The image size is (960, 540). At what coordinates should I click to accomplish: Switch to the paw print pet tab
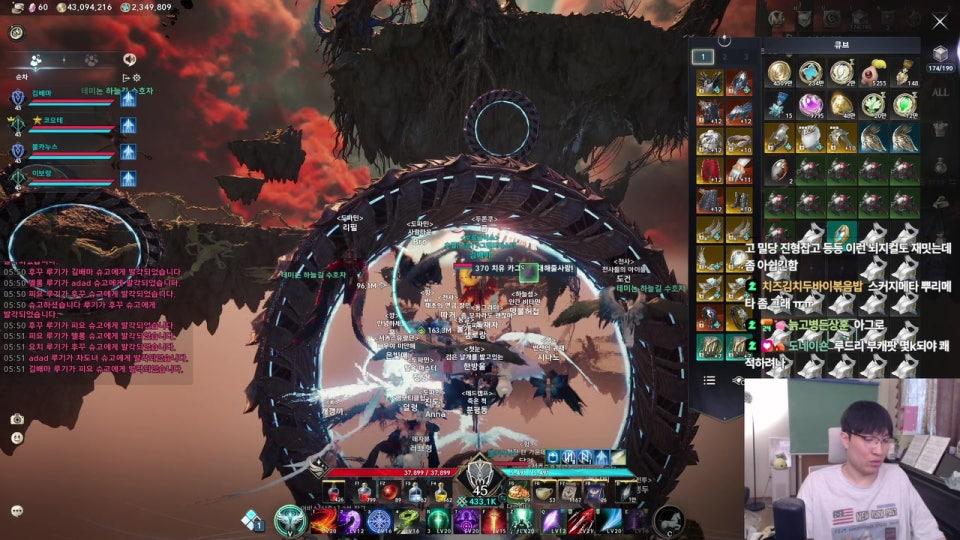coord(91,60)
